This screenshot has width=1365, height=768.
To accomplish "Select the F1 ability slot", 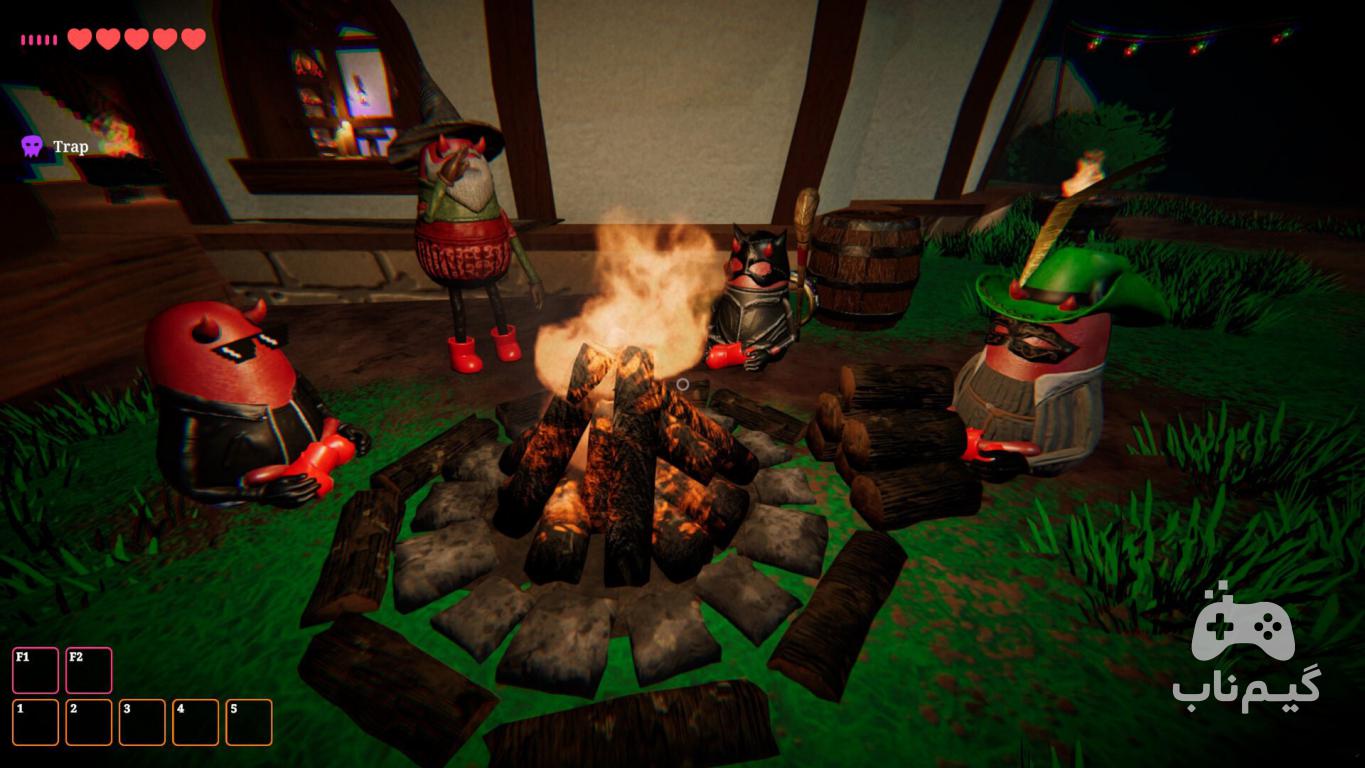I will (35, 670).
